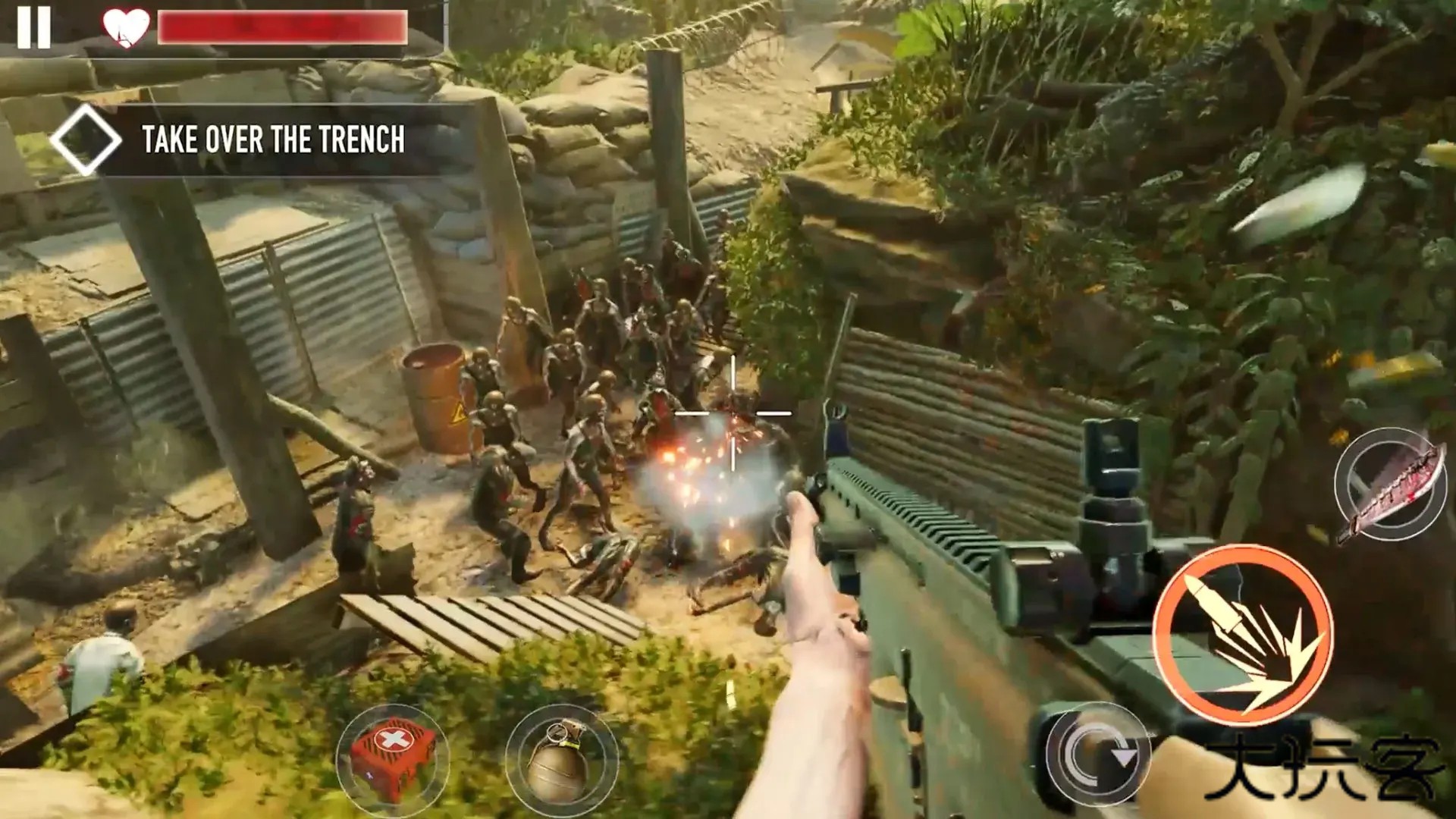Use the red medkit

(392, 757)
